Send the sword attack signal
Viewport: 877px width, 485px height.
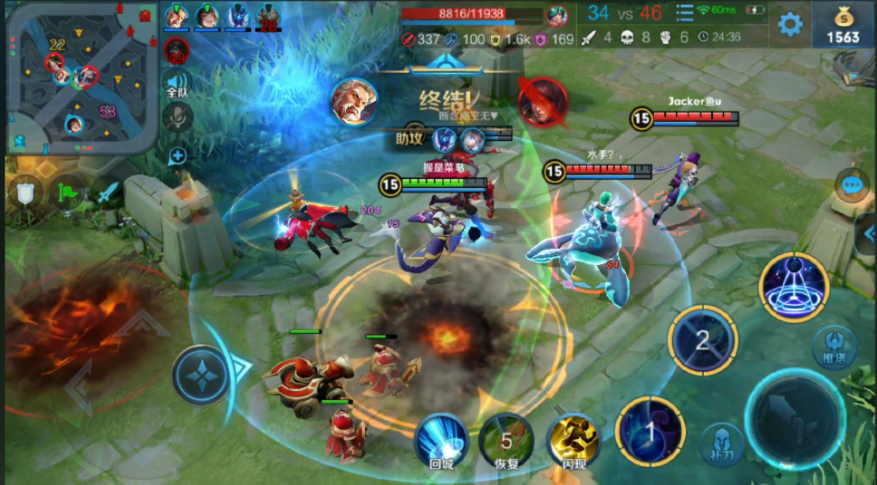[x=106, y=191]
